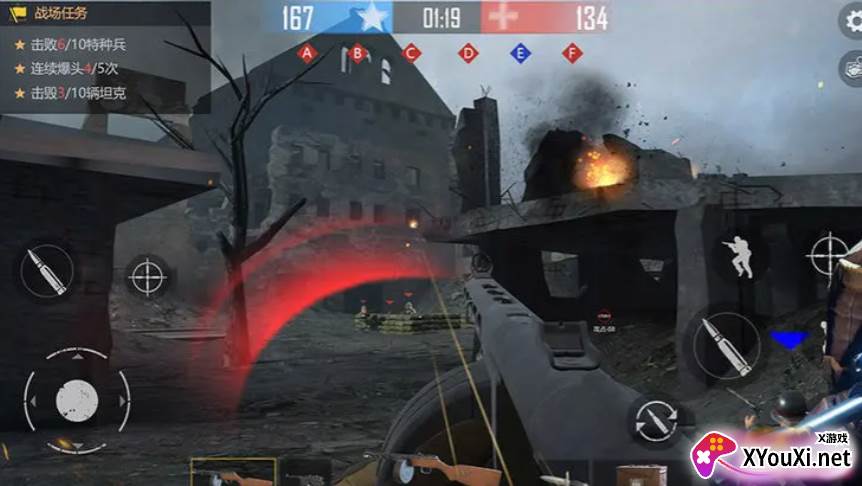This screenshot has height=486, width=862.
Task: Toggle the right-side crosshair scope button
Action: click(x=832, y=253)
